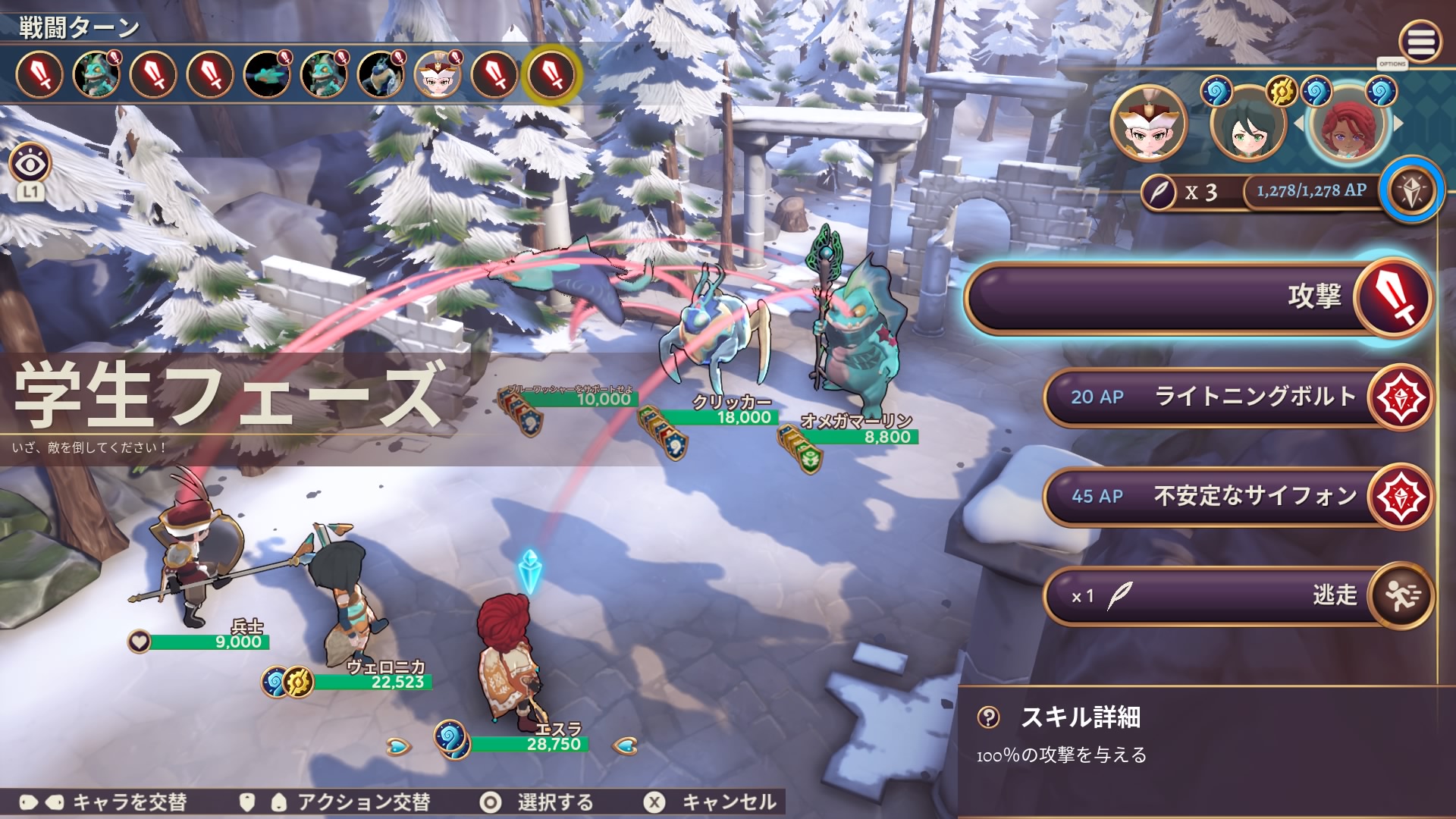Select the dark-haired Veronica portrait
This screenshot has height=819, width=1456.
click(1247, 124)
